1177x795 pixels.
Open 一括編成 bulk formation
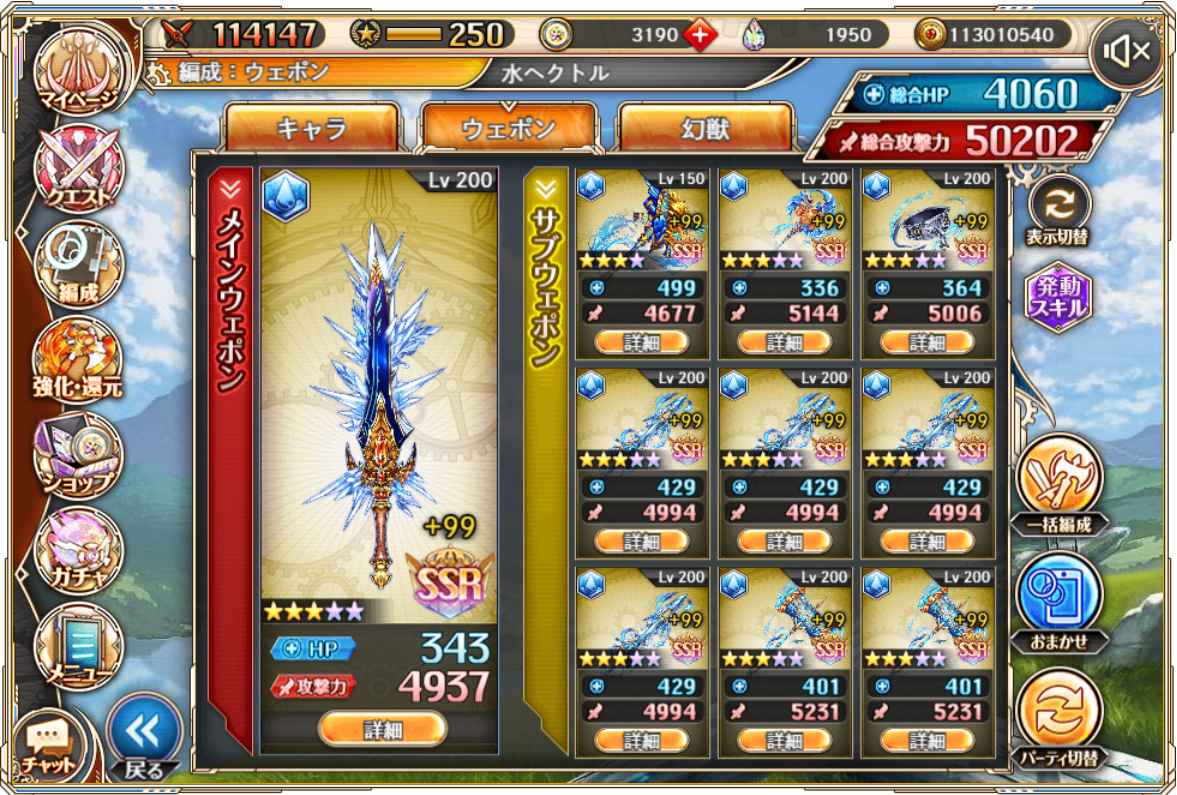(x=1058, y=483)
